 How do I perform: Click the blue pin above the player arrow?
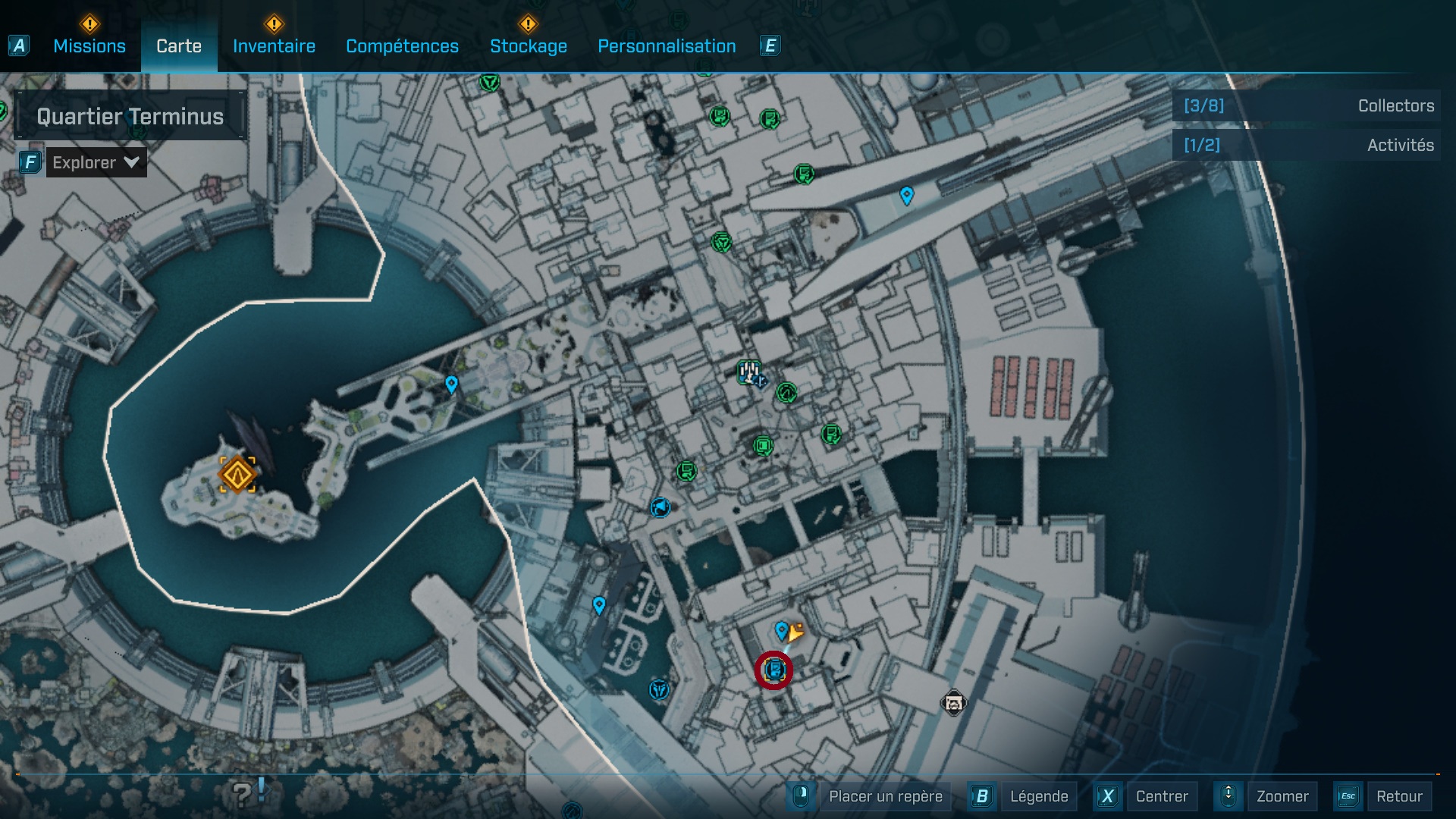781,628
